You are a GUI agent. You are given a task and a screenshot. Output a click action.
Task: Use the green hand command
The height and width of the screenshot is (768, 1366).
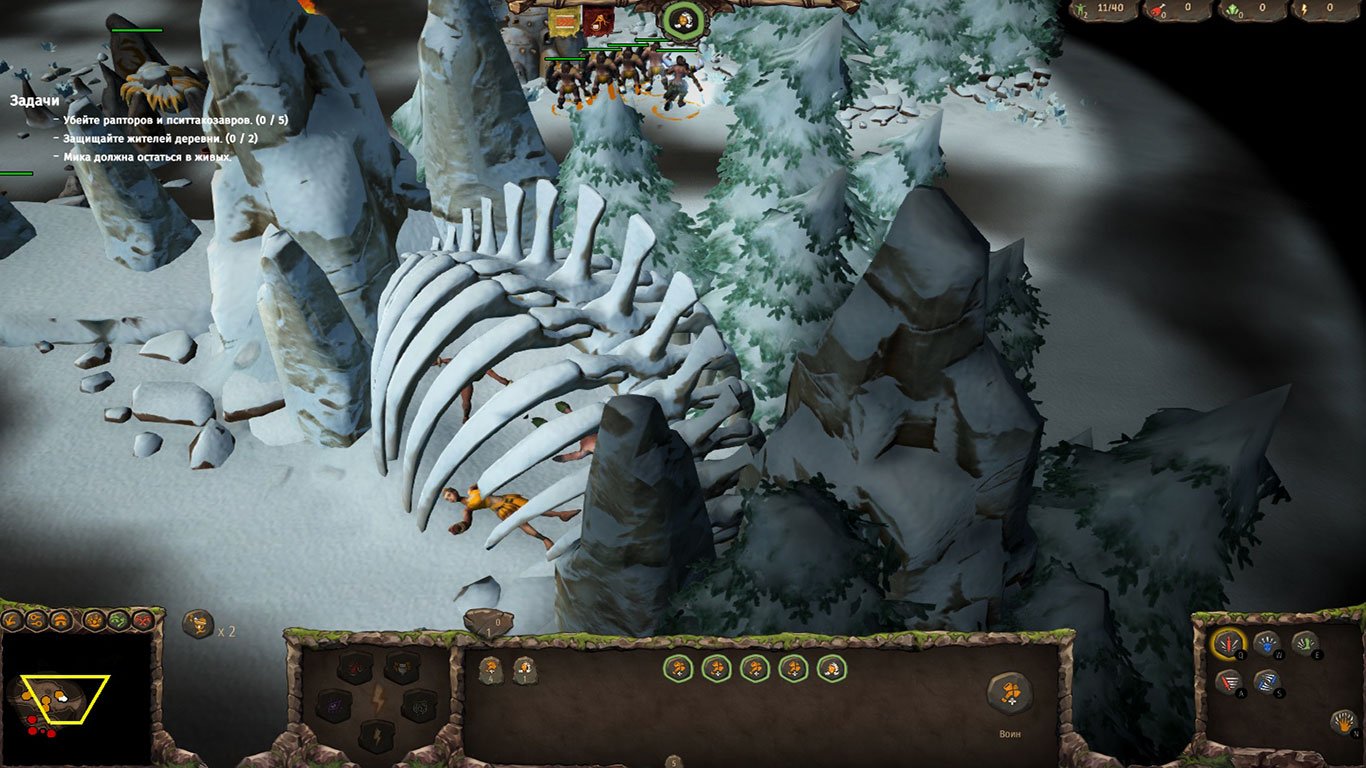pos(1305,644)
